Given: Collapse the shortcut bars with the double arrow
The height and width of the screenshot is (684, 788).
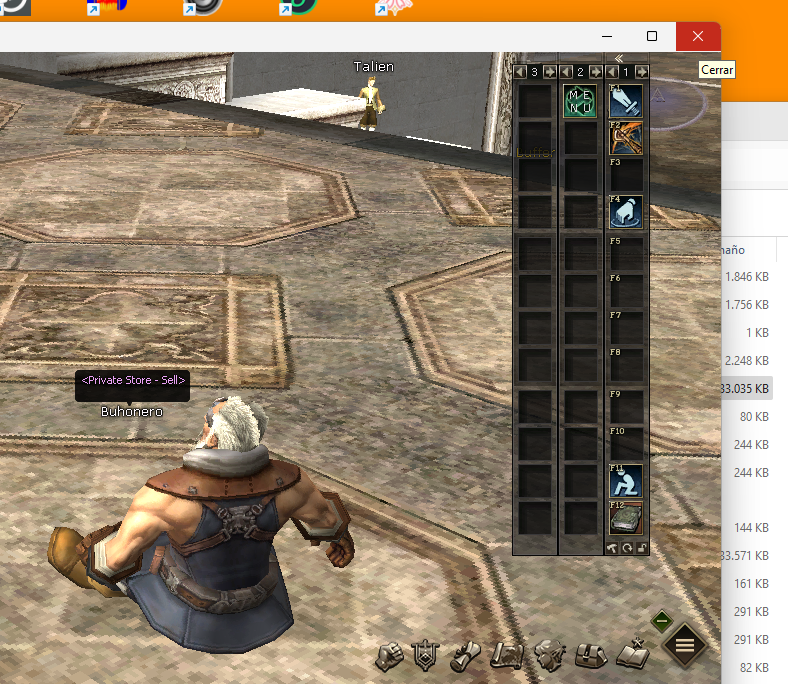Looking at the screenshot, I should 619,59.
